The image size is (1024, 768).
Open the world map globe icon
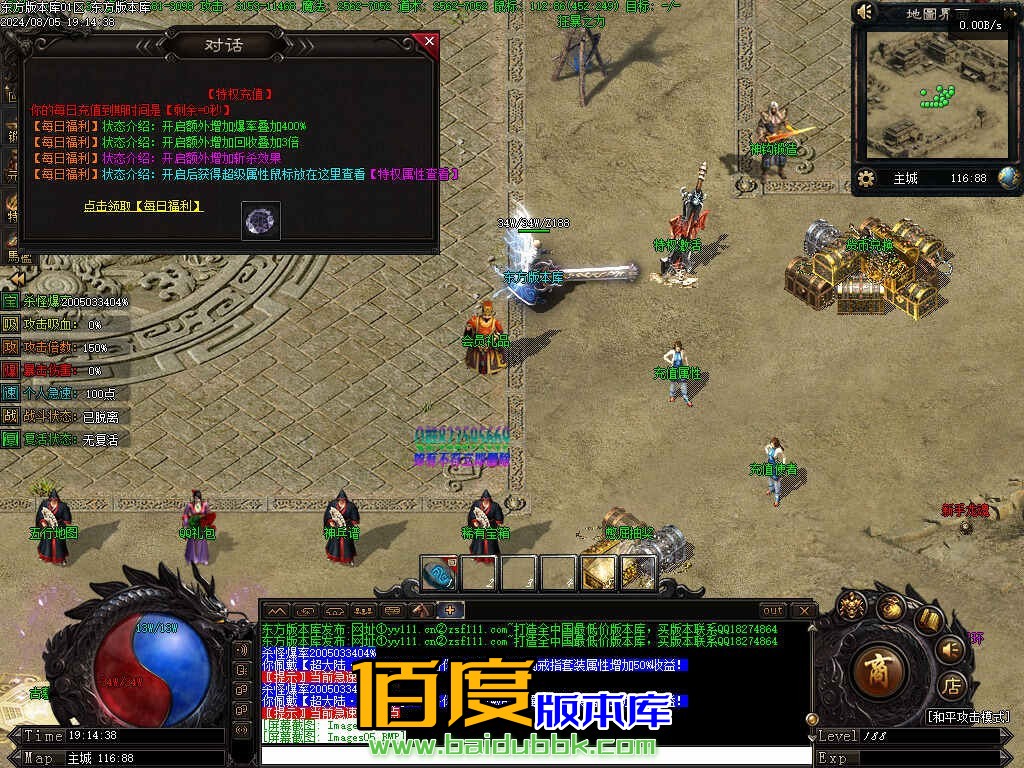pyautogui.click(x=1008, y=178)
